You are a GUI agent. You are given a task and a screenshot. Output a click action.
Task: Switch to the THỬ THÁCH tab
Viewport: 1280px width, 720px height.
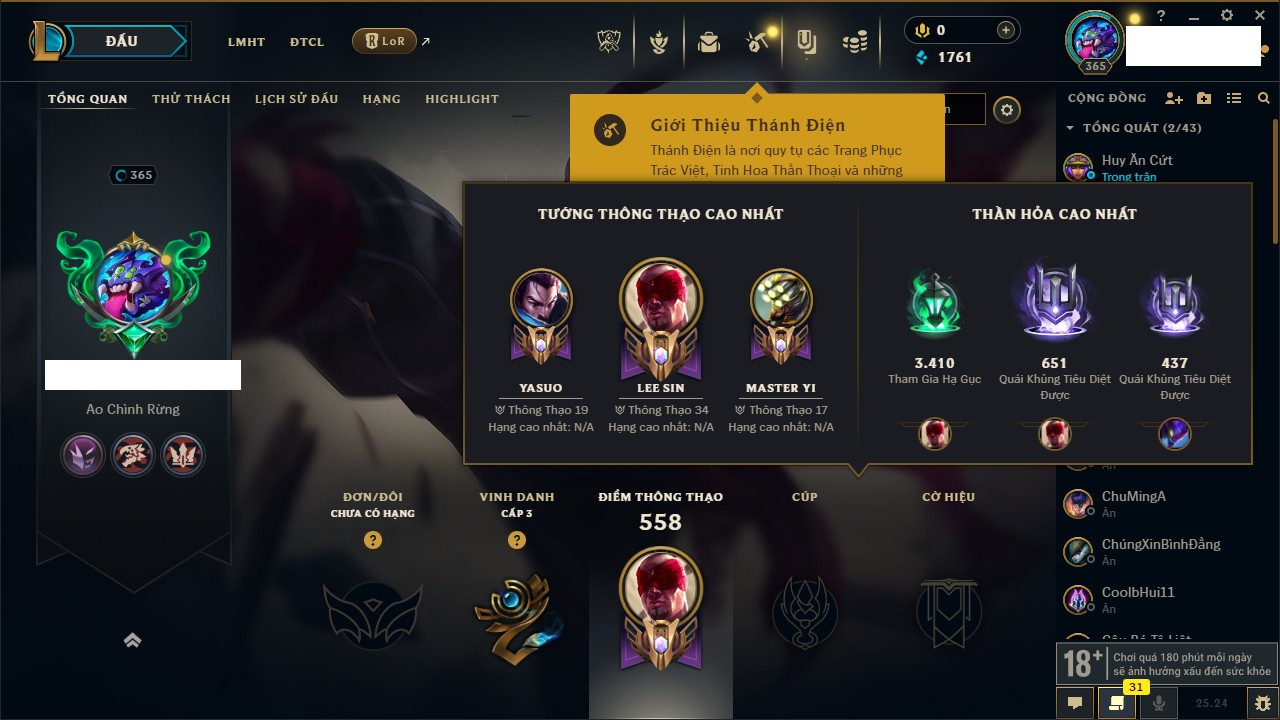191,99
